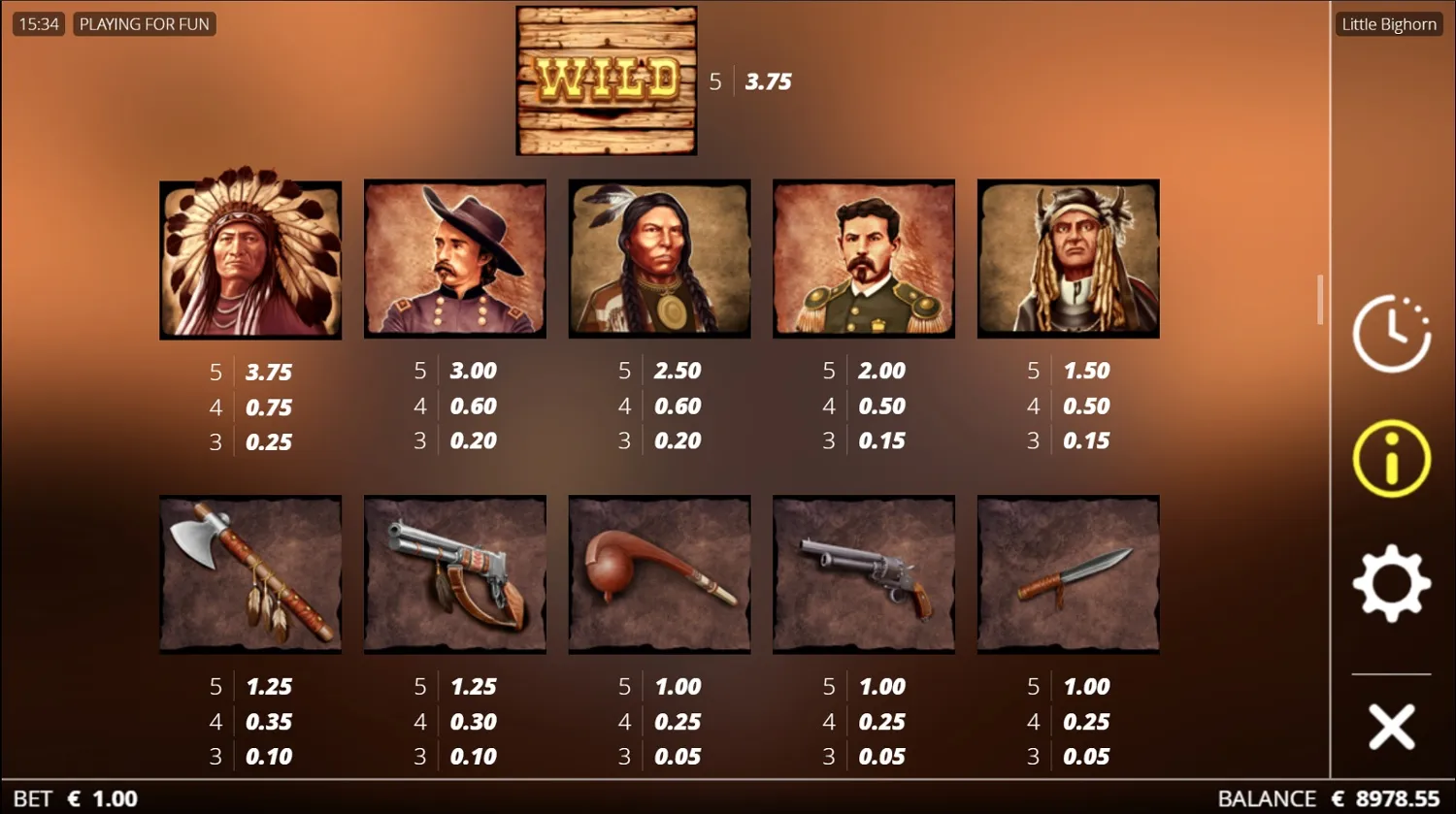Image resolution: width=1456 pixels, height=814 pixels.
Task: Select the tomahawk axe symbol
Action: (249, 573)
